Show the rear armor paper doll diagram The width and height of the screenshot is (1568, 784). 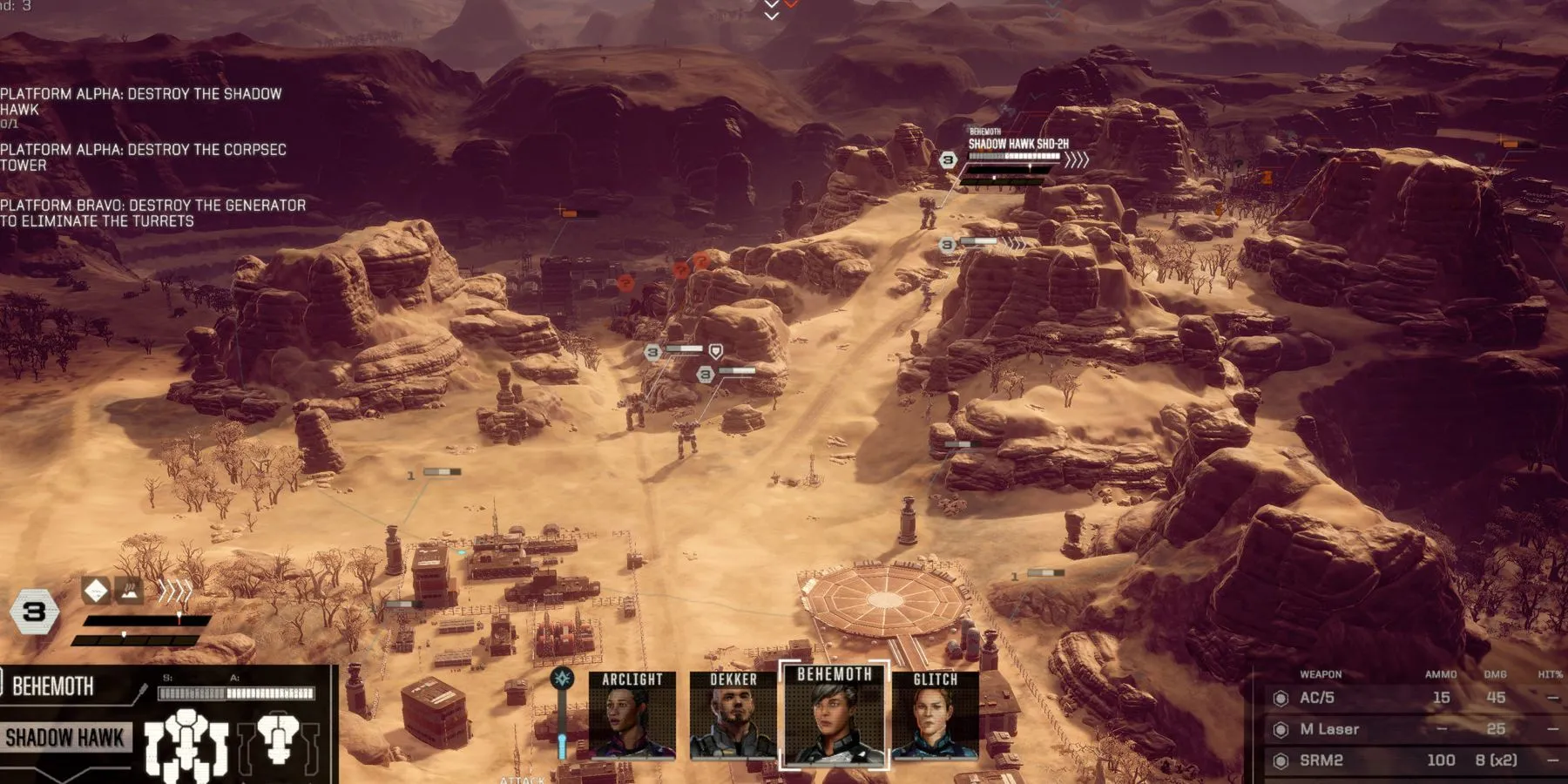click(x=279, y=739)
